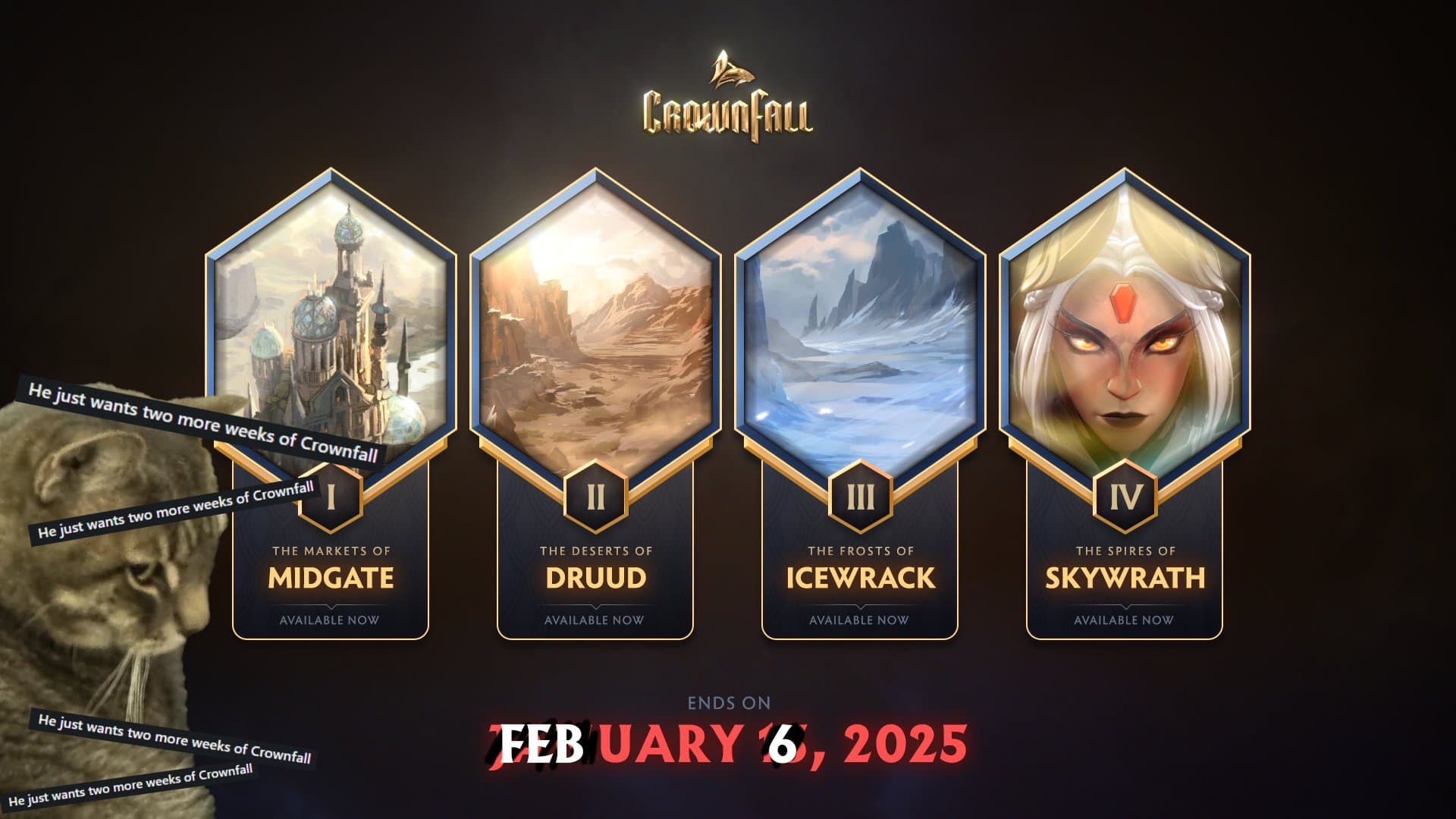Toggle availability on the Midgate card
This screenshot has width=1456, height=819.
[331, 620]
